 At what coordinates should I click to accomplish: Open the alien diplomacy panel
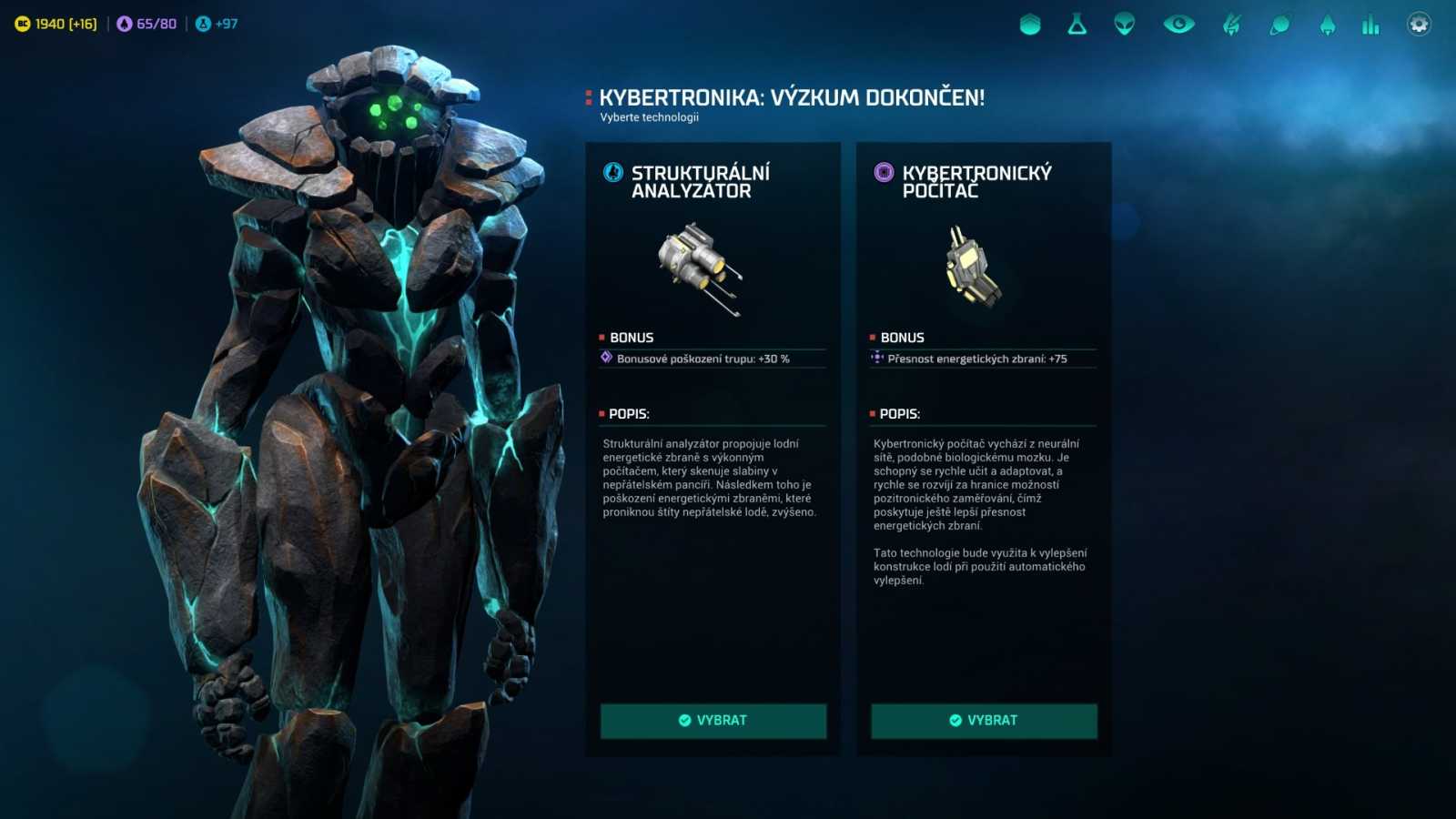point(1126,25)
